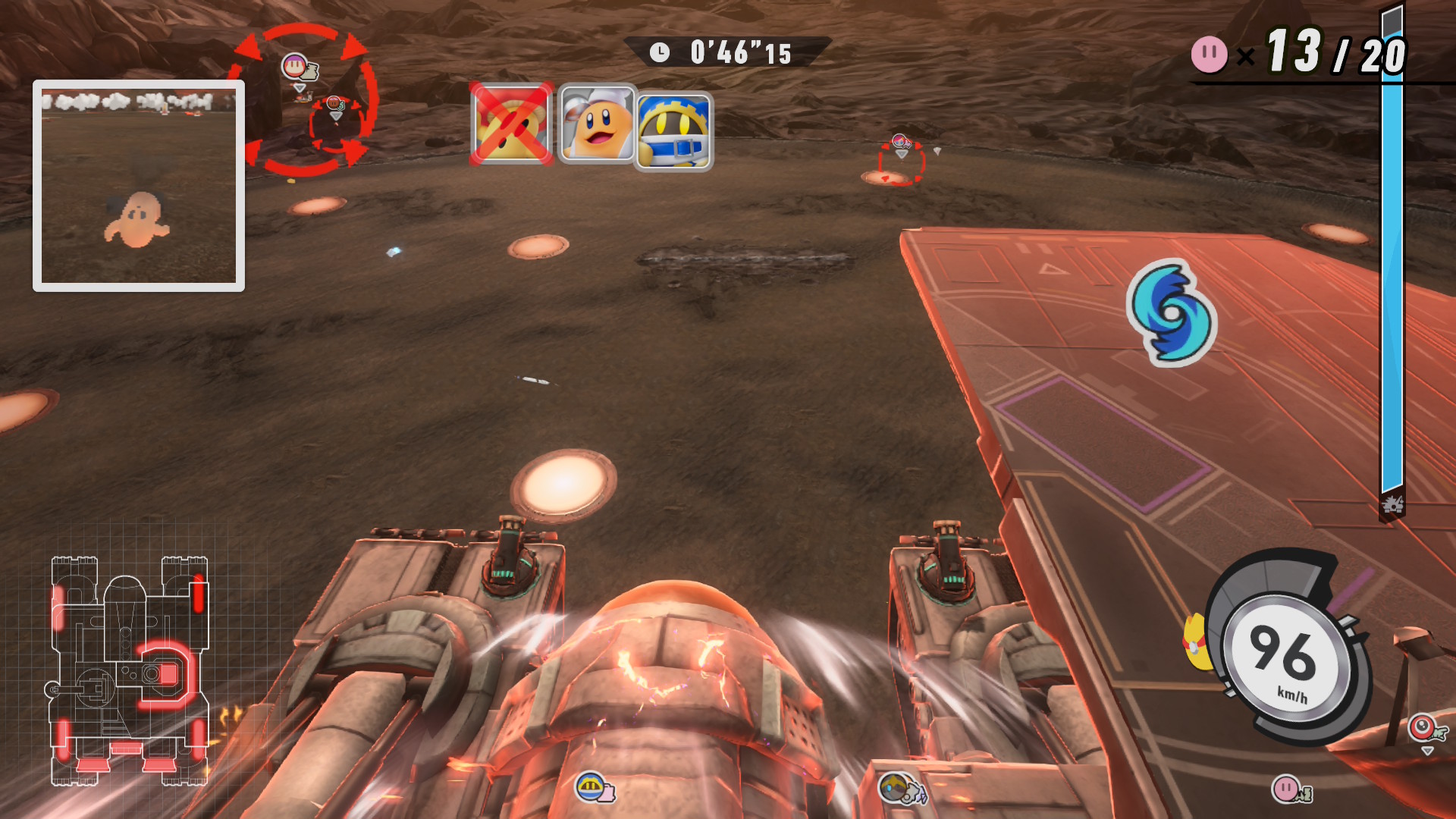Select the Magolor rider portrait
Viewport: 1456px width, 819px height.
(673, 130)
